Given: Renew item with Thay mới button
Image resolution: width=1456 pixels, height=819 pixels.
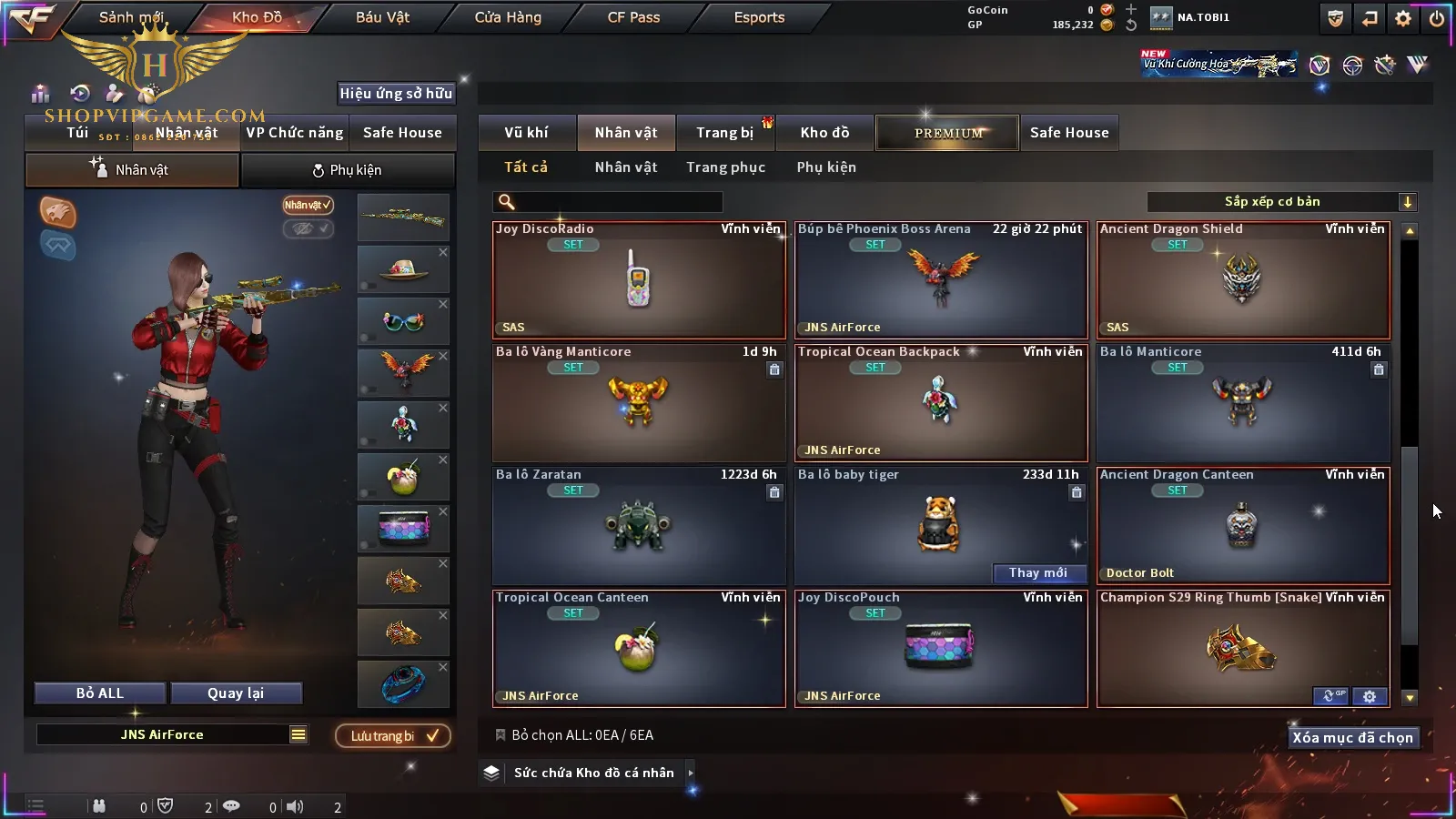Looking at the screenshot, I should [x=1038, y=573].
